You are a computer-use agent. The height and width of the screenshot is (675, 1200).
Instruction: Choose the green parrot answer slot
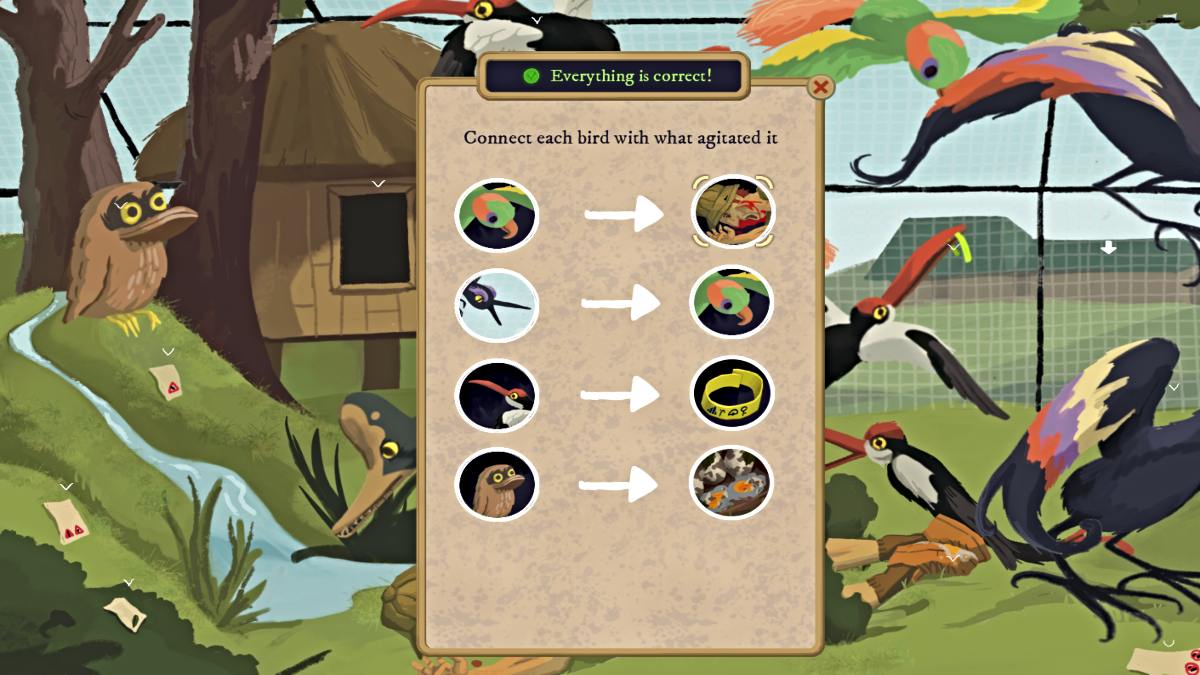[x=732, y=302]
